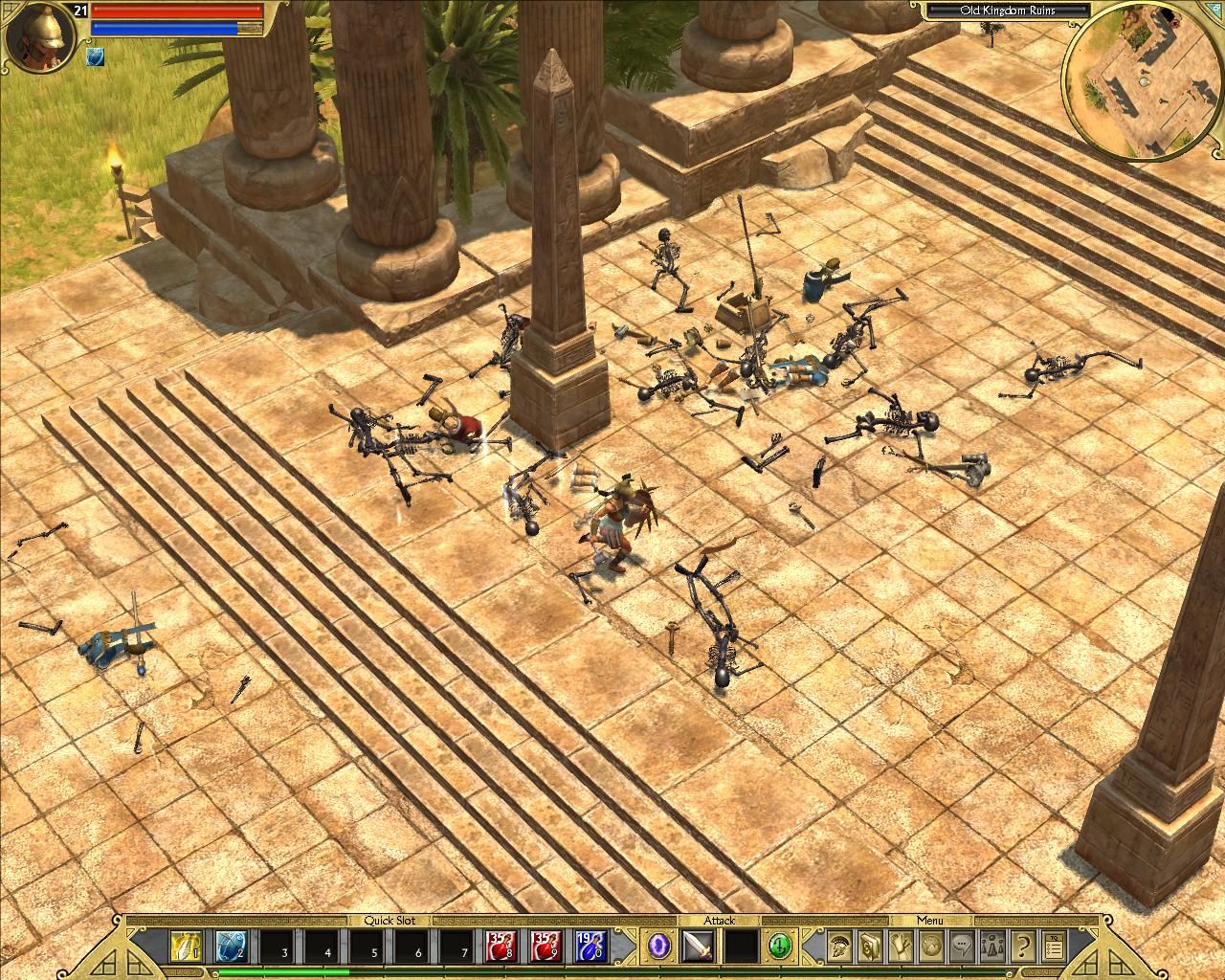Use the red potion in quick slot 9
Image resolution: width=1225 pixels, height=980 pixels.
coord(544,947)
